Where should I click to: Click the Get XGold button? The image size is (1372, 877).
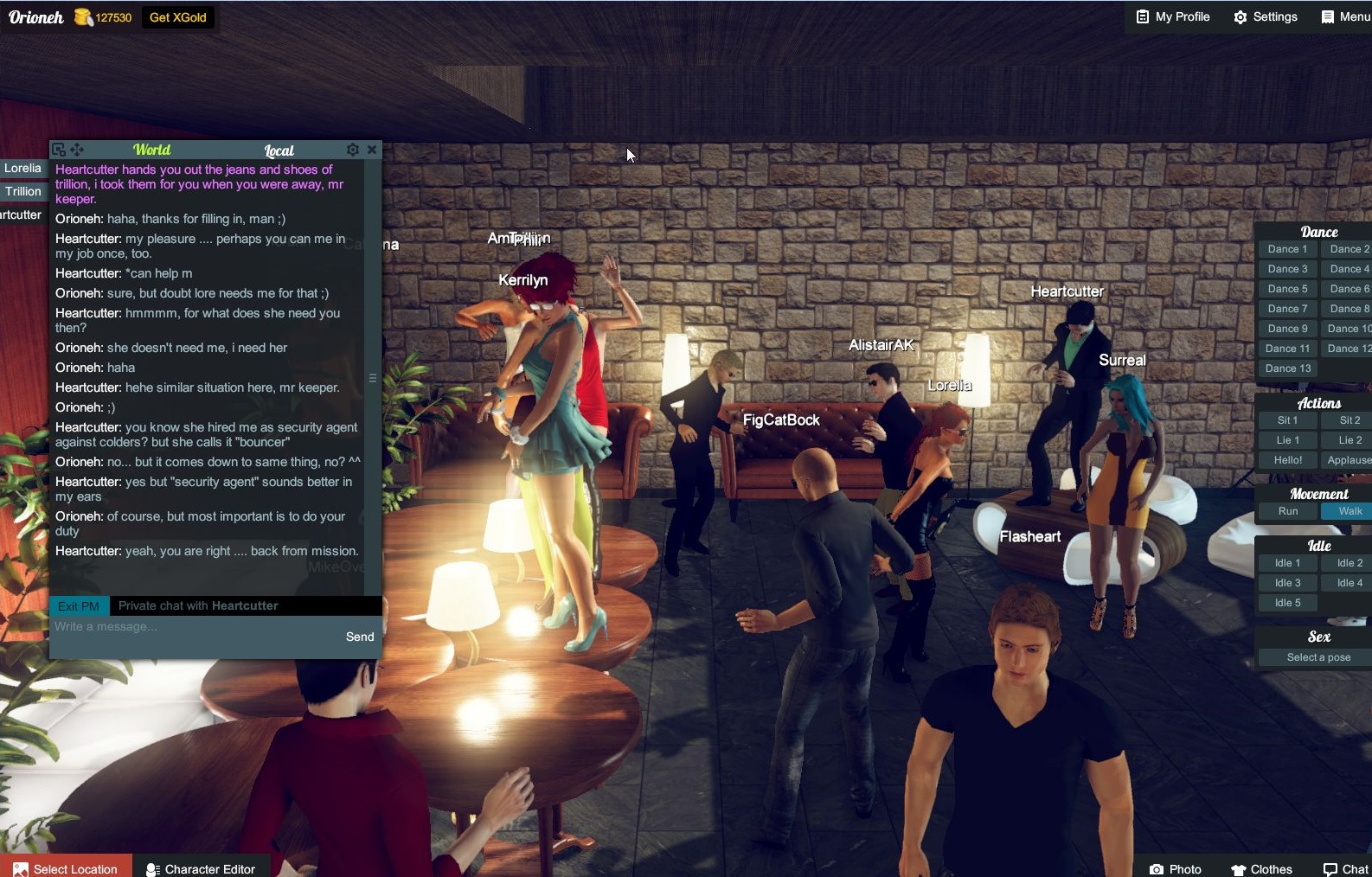pos(177,16)
